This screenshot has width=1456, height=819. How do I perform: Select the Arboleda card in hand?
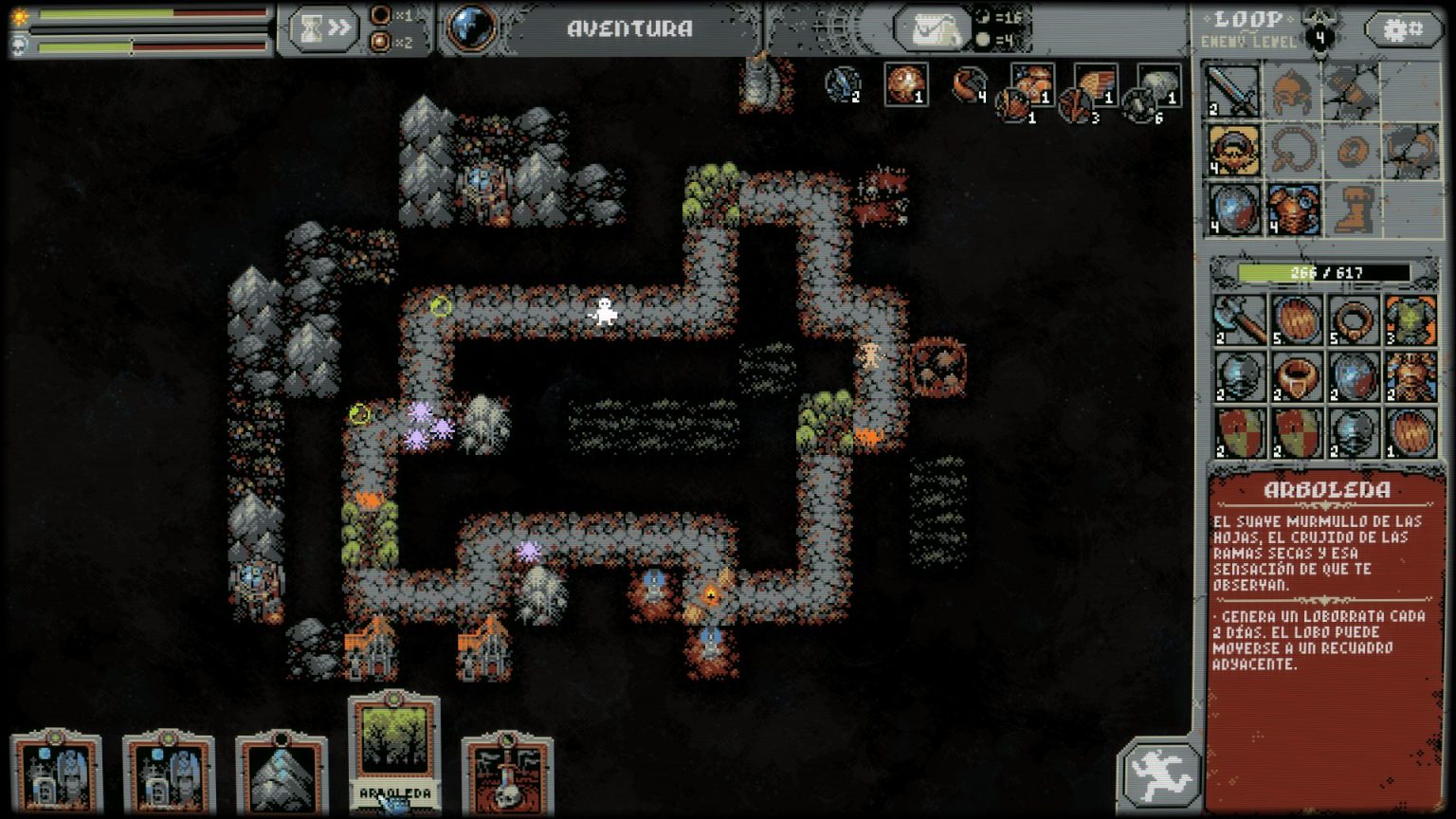click(x=393, y=751)
